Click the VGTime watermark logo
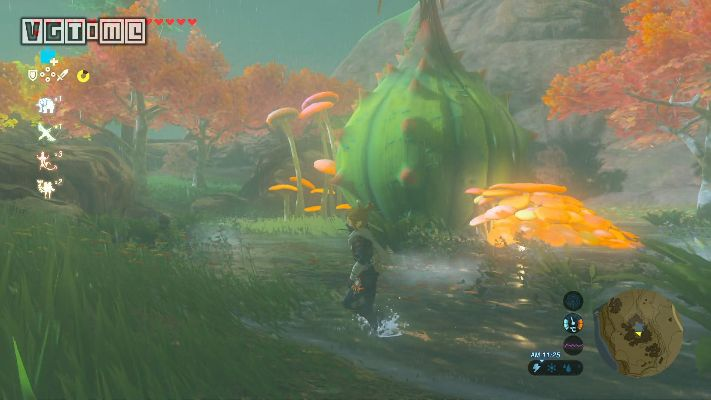The height and width of the screenshot is (400, 711). coord(84,31)
